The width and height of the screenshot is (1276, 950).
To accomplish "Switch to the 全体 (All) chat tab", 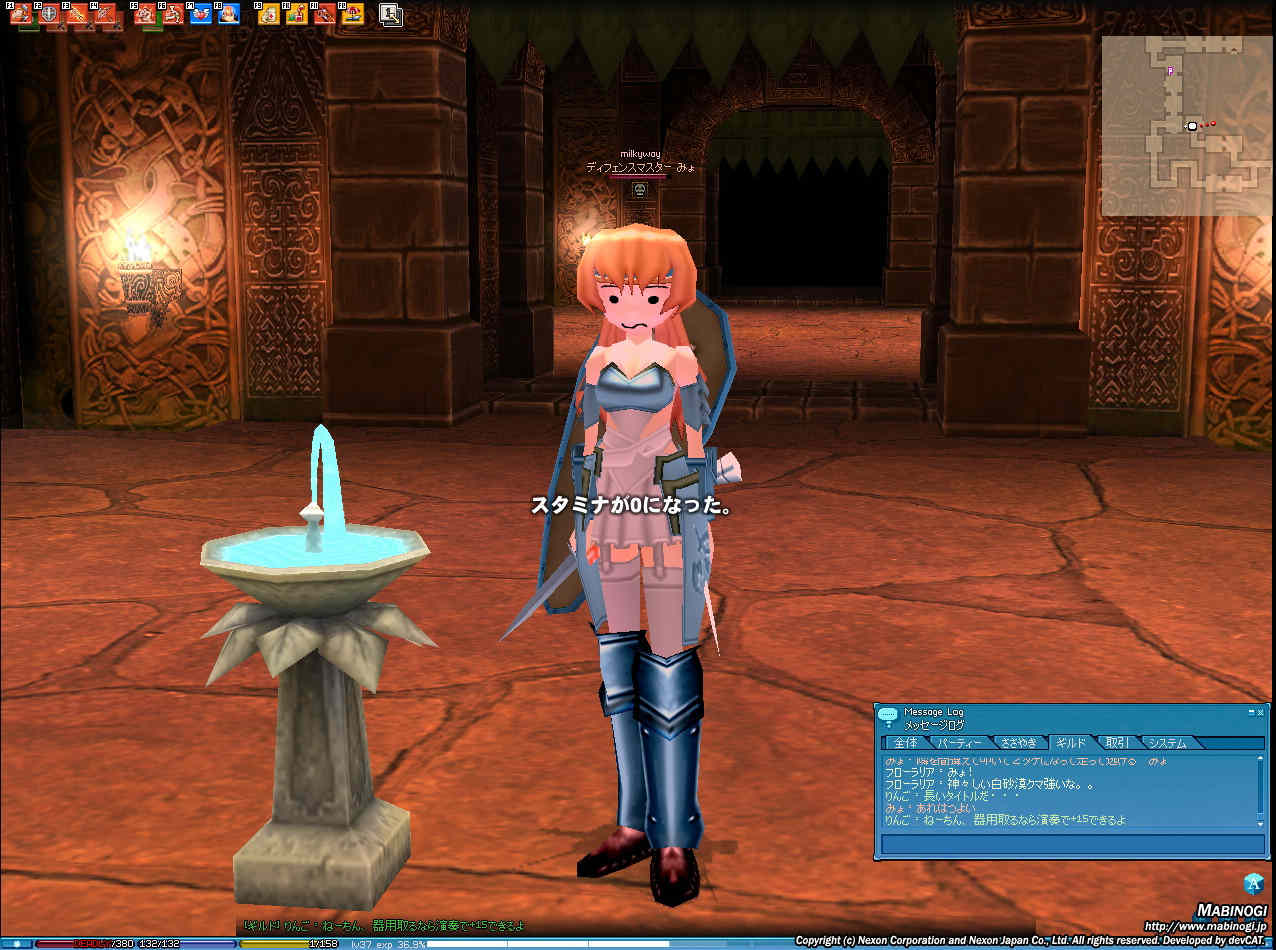I will (x=905, y=743).
